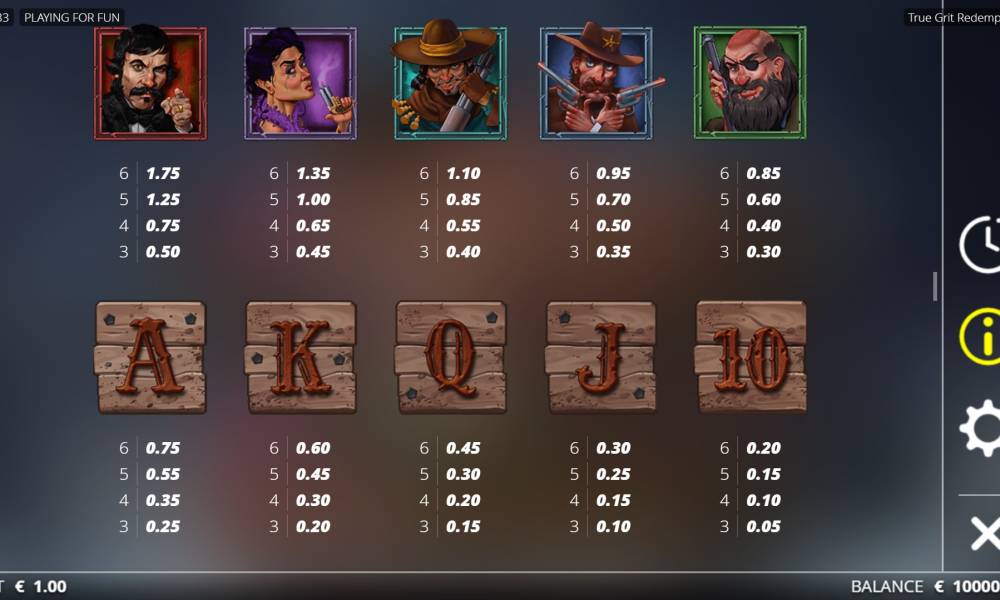Click the yellow info icon

click(981, 336)
